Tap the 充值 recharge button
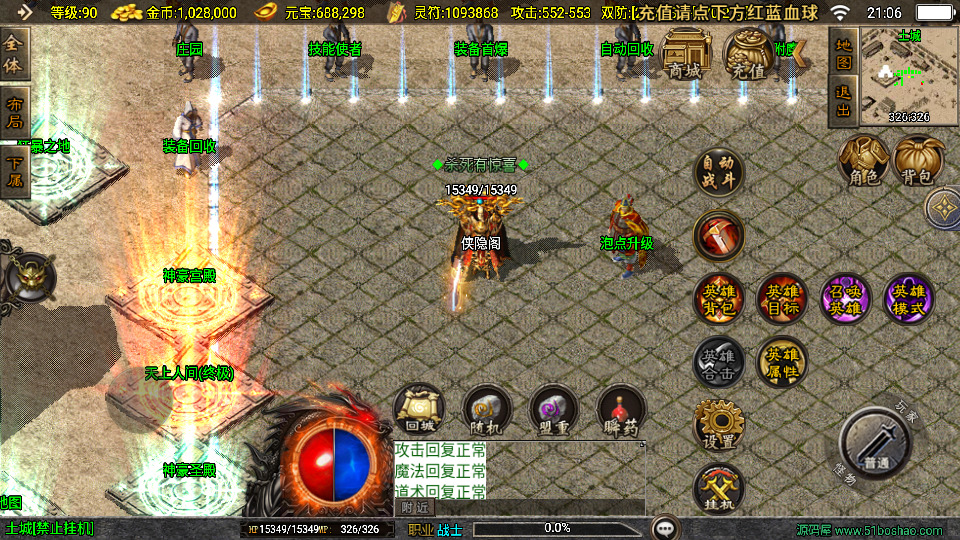960x540 pixels. tap(749, 56)
